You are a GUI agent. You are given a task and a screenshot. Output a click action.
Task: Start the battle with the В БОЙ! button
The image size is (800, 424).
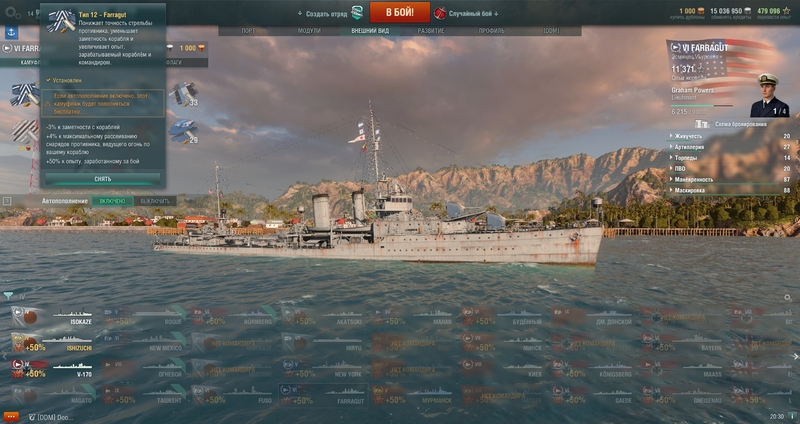point(399,12)
